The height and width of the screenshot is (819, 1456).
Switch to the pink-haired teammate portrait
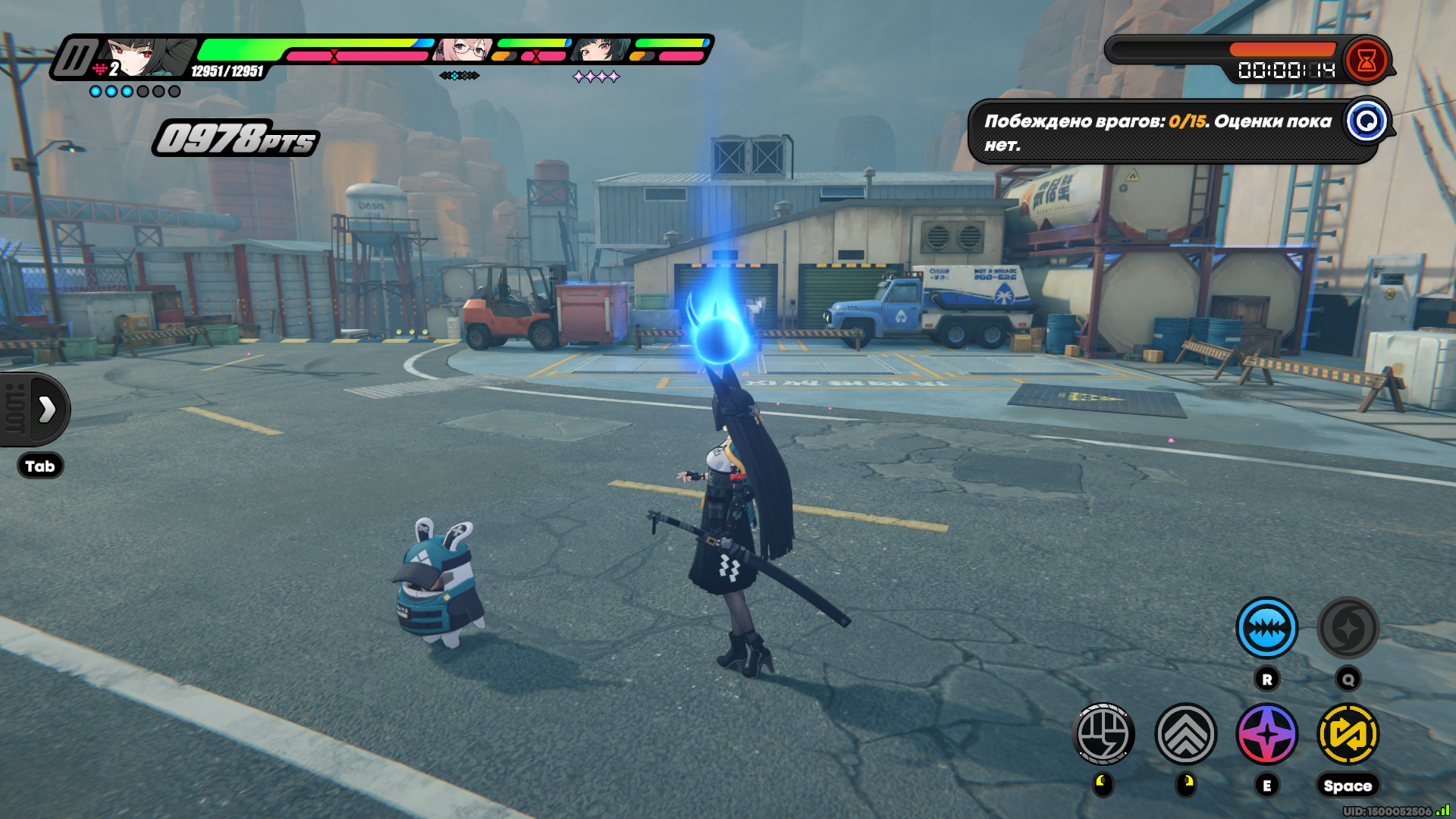tap(464, 50)
